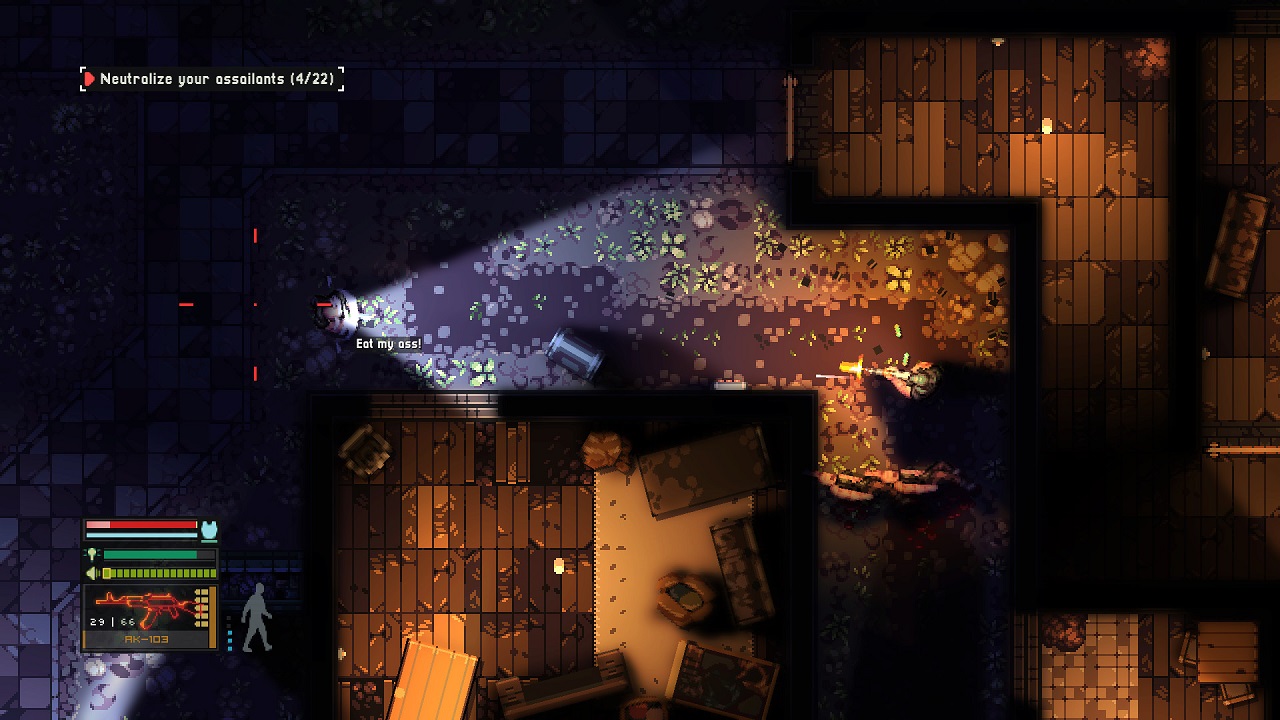Click the noise speaker icon
1280x720 pixels.
[x=92, y=573]
